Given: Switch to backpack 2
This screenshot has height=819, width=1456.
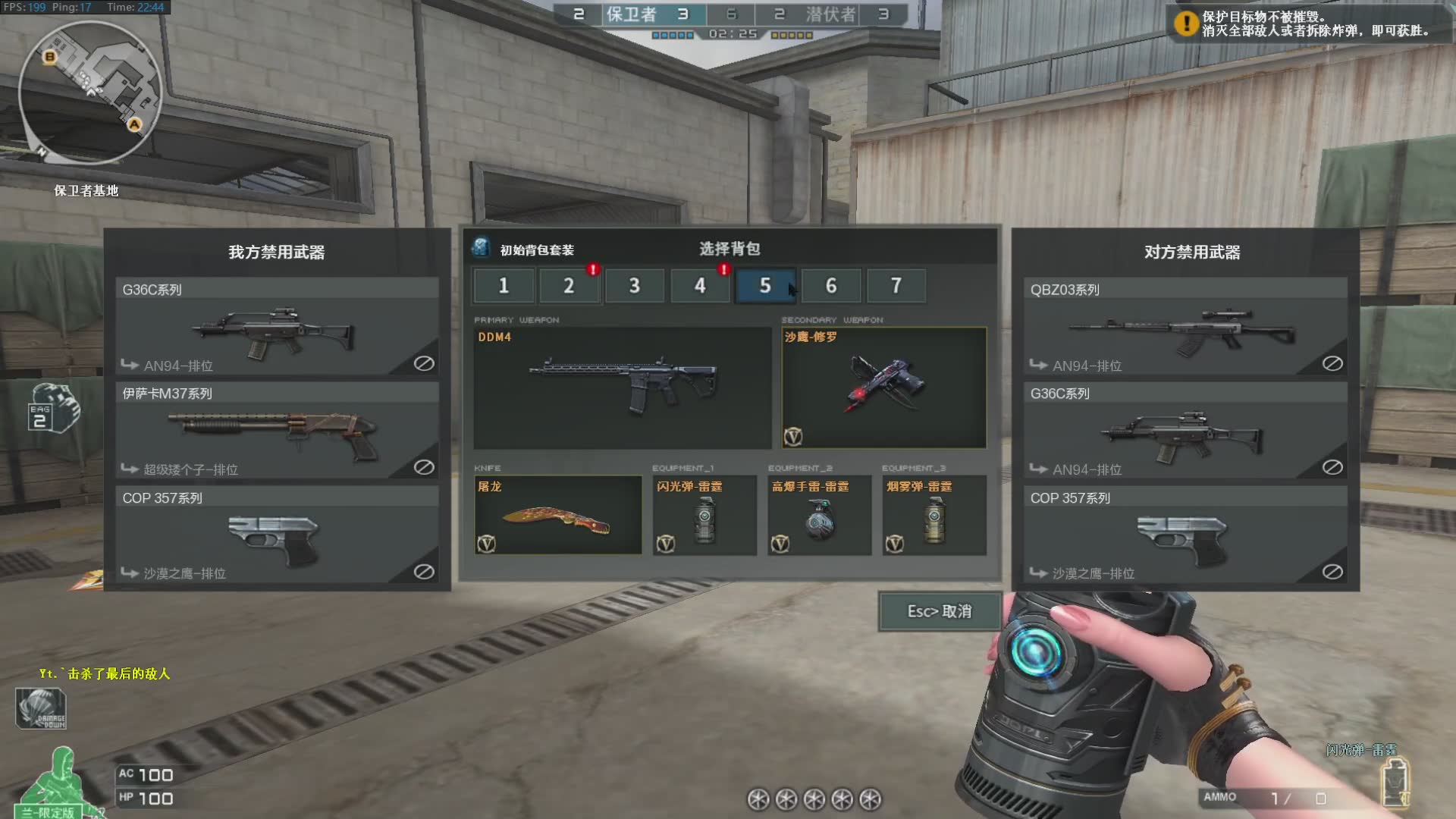Looking at the screenshot, I should (x=569, y=286).
